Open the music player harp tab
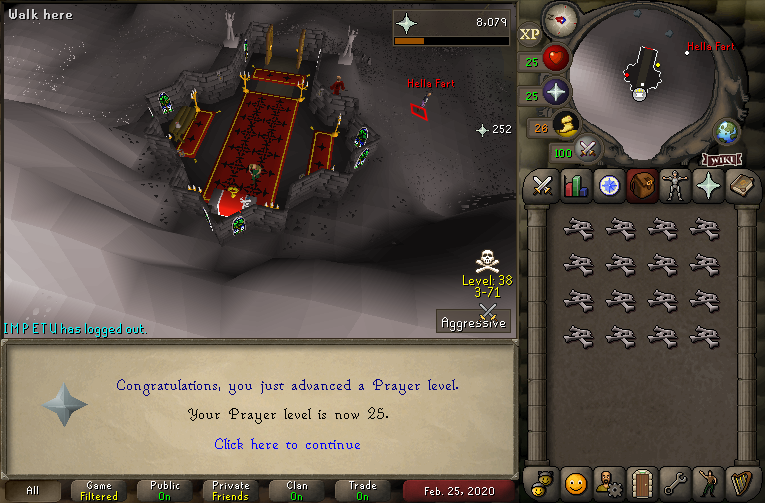The width and height of the screenshot is (765, 503). coord(740,481)
